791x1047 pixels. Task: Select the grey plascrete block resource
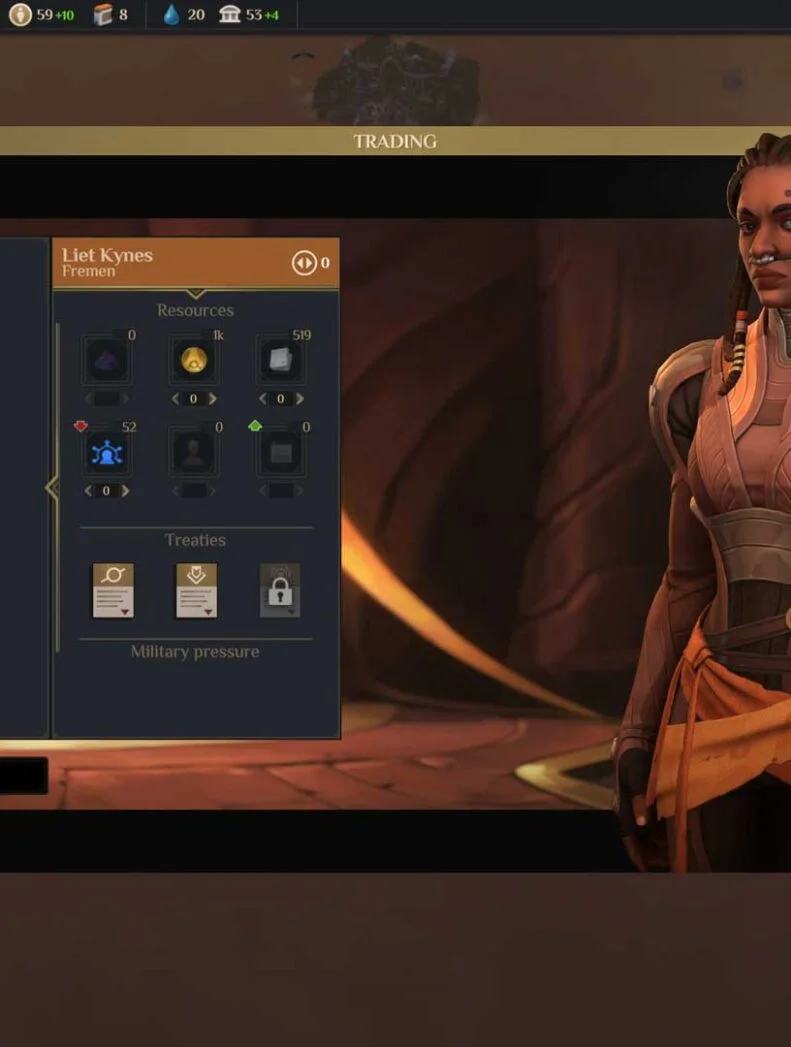point(280,361)
